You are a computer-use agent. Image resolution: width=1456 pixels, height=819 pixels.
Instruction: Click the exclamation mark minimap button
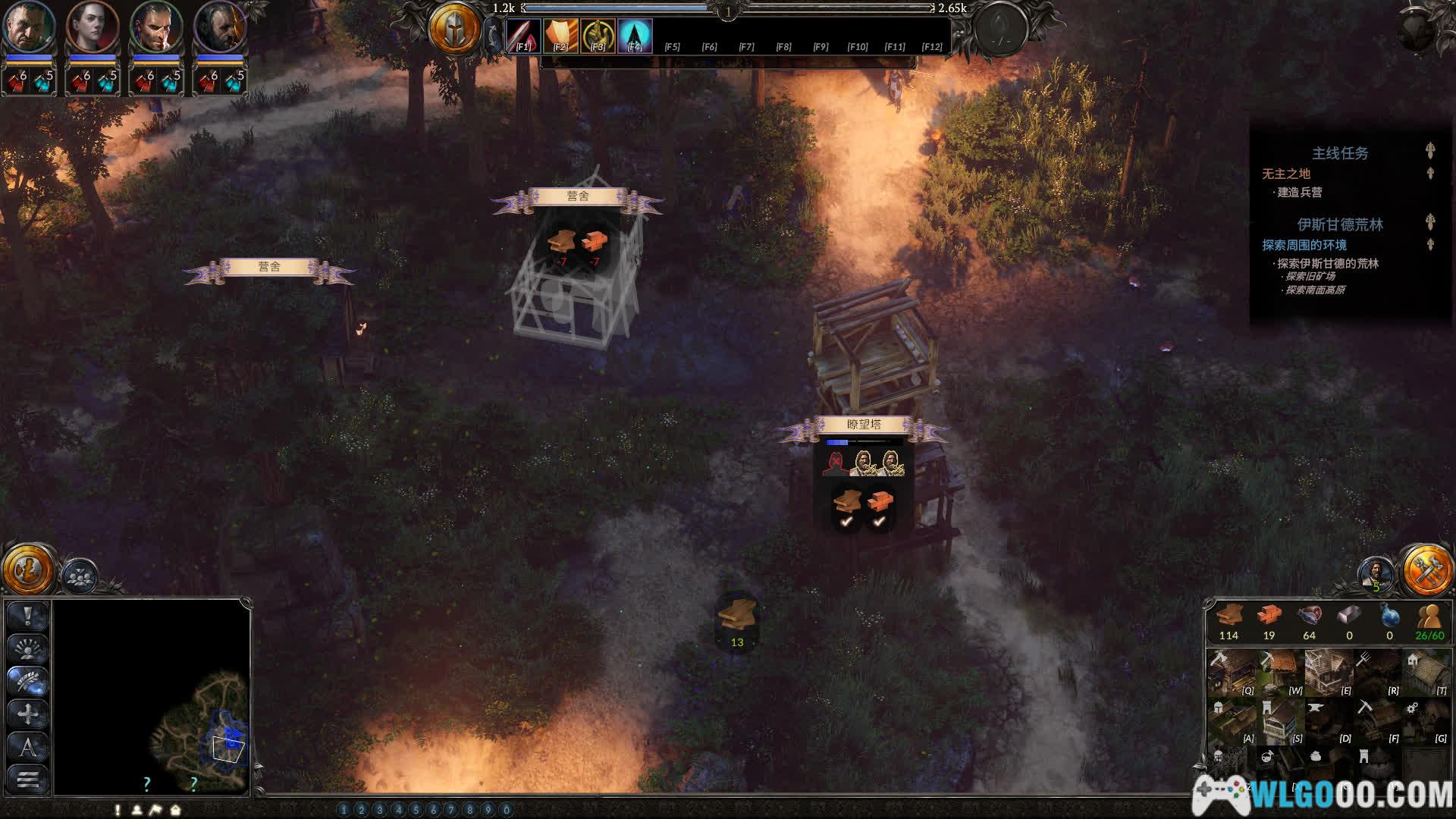pyautogui.click(x=28, y=616)
